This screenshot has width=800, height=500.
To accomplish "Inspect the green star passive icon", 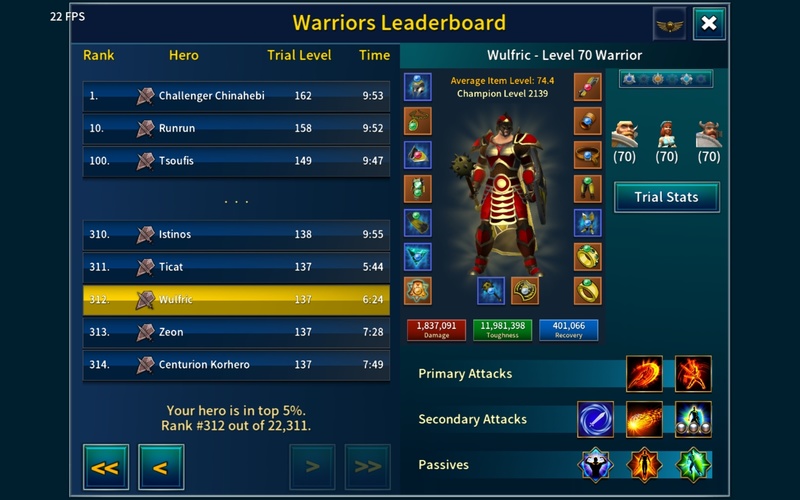I will (693, 465).
